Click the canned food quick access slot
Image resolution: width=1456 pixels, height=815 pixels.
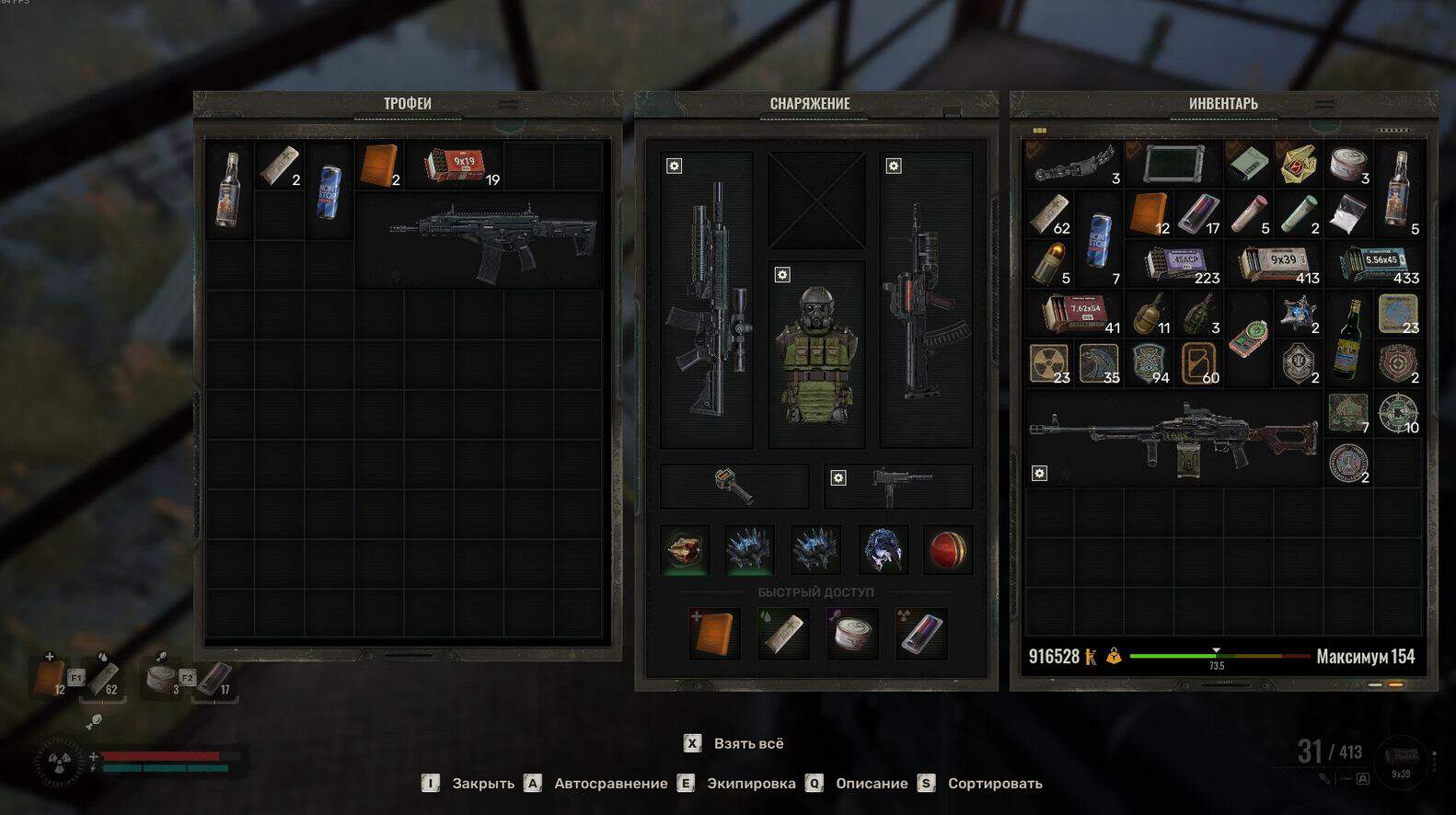coord(851,633)
